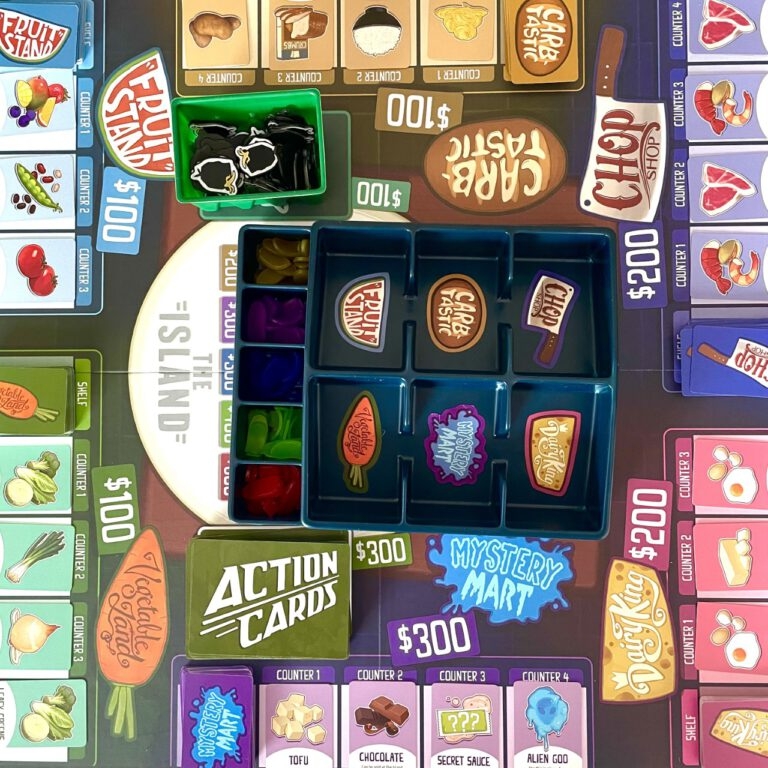The height and width of the screenshot is (768, 768).
Task: Select the Dairy King token in tray
Action: 551,450
